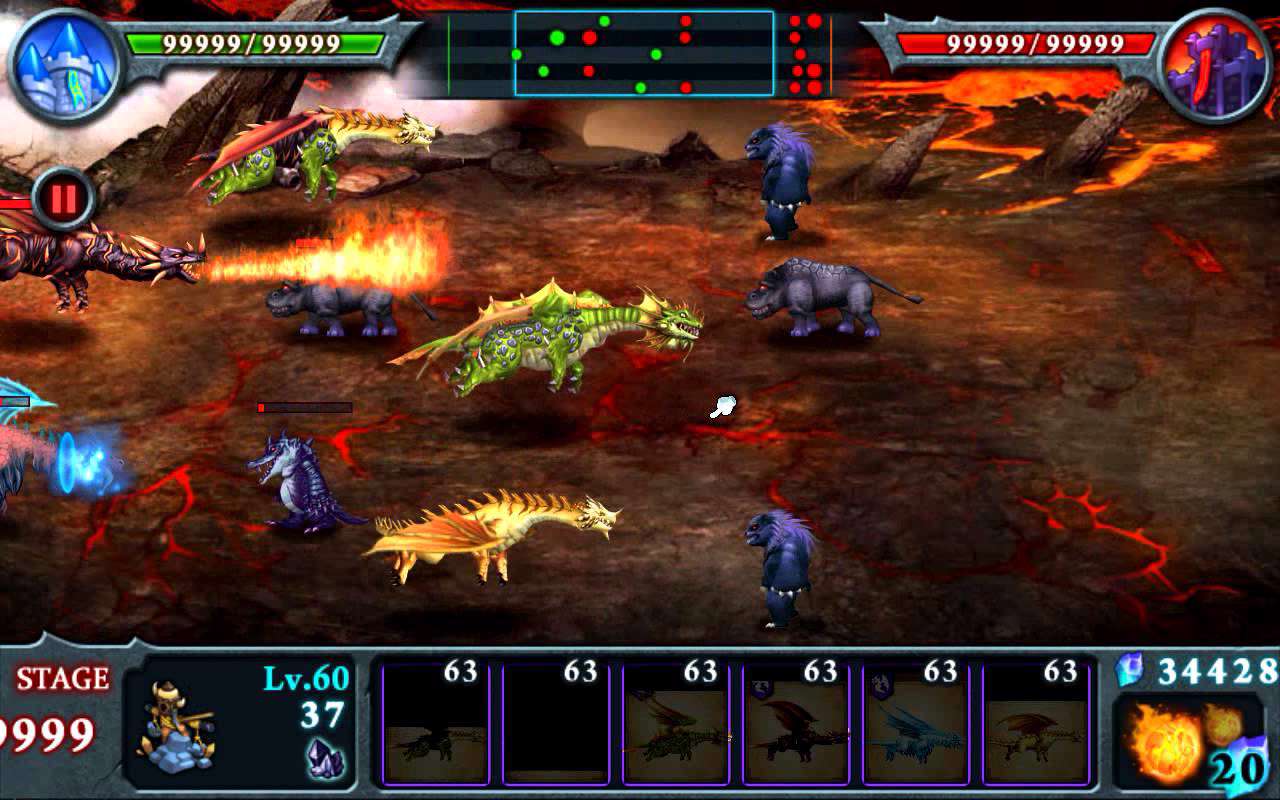Summon the blue ice dragon card

click(915, 724)
